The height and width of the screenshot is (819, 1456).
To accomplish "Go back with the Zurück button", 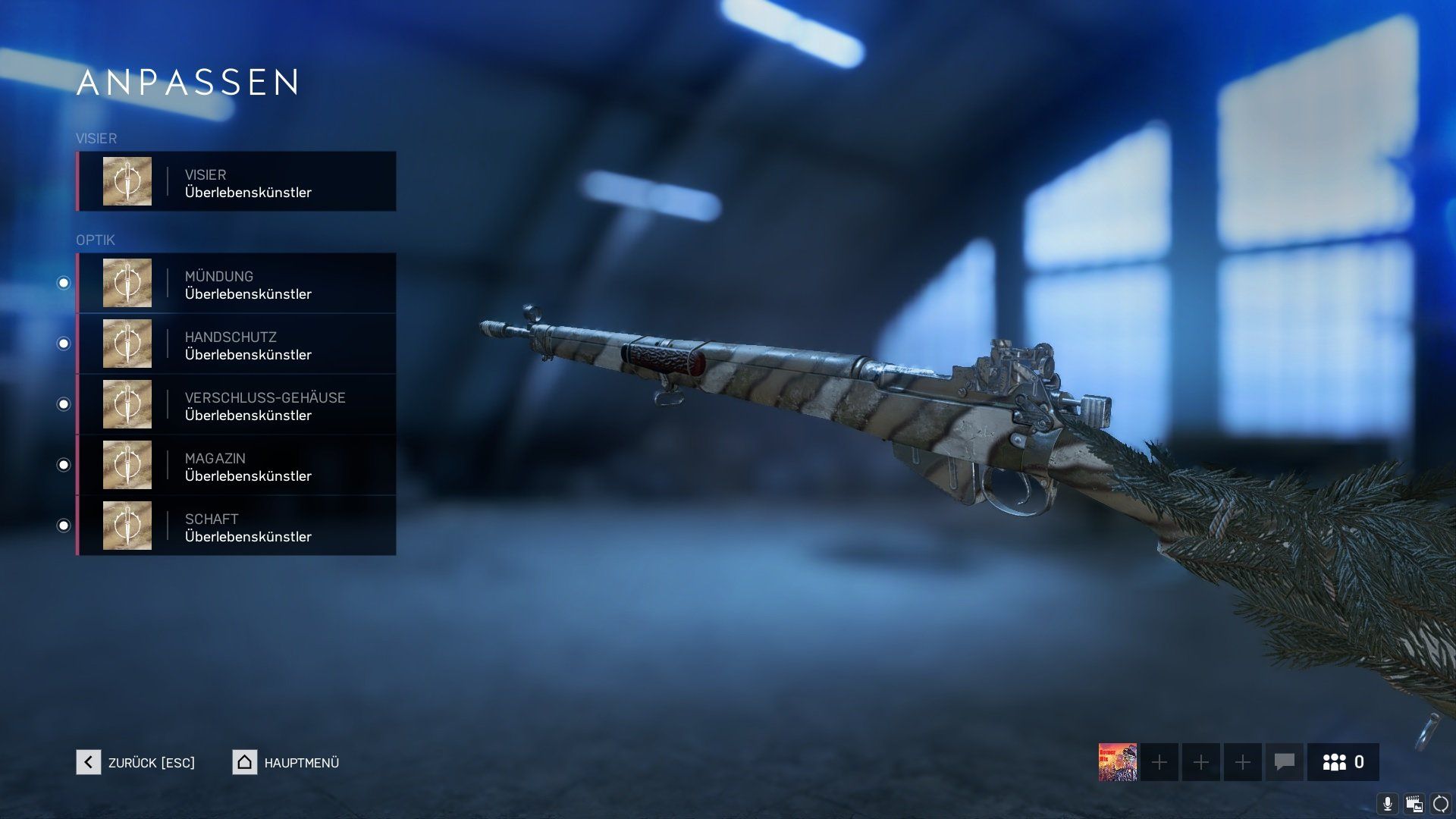I will tap(136, 762).
